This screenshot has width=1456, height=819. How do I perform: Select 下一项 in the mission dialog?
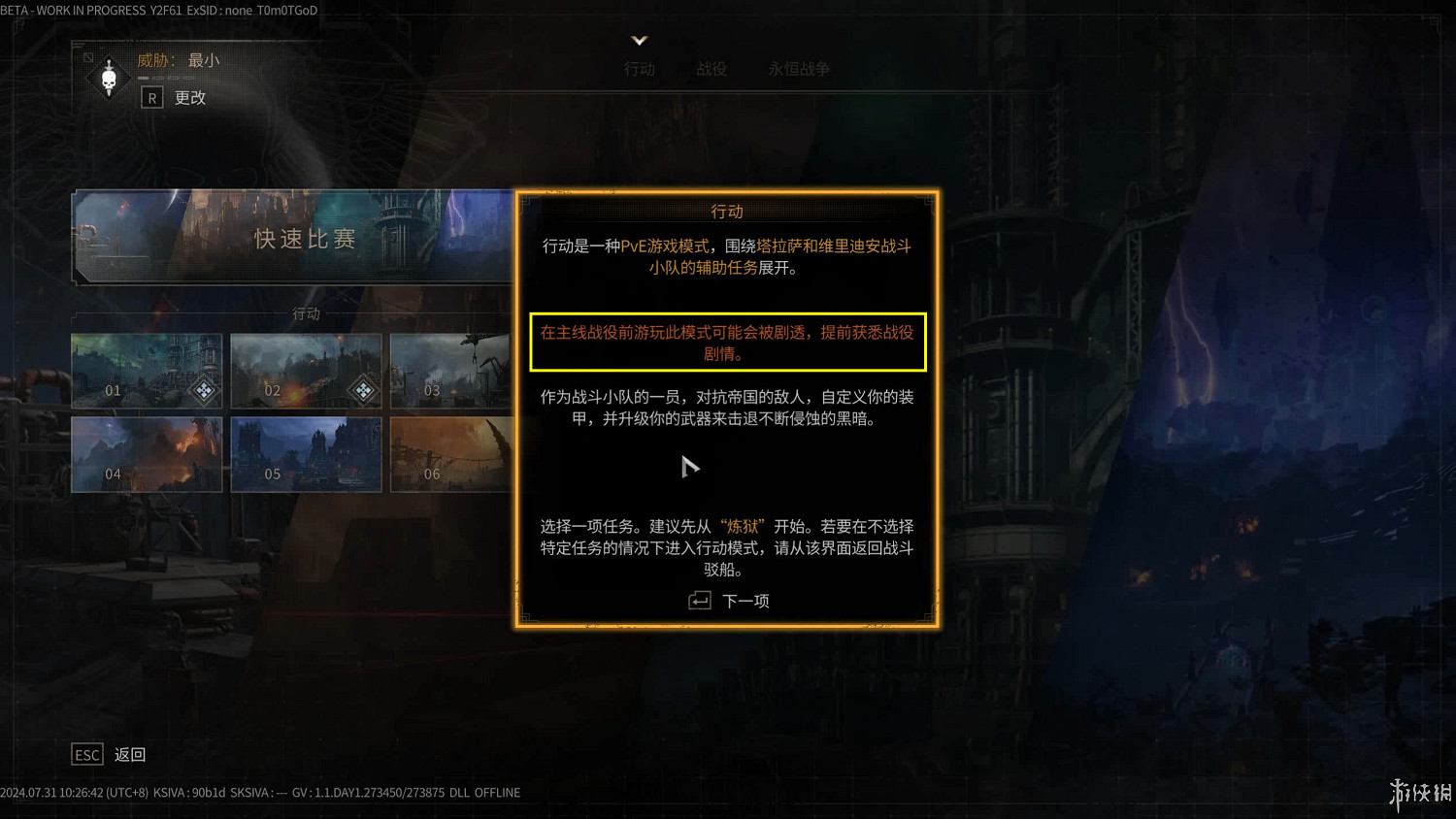point(745,601)
